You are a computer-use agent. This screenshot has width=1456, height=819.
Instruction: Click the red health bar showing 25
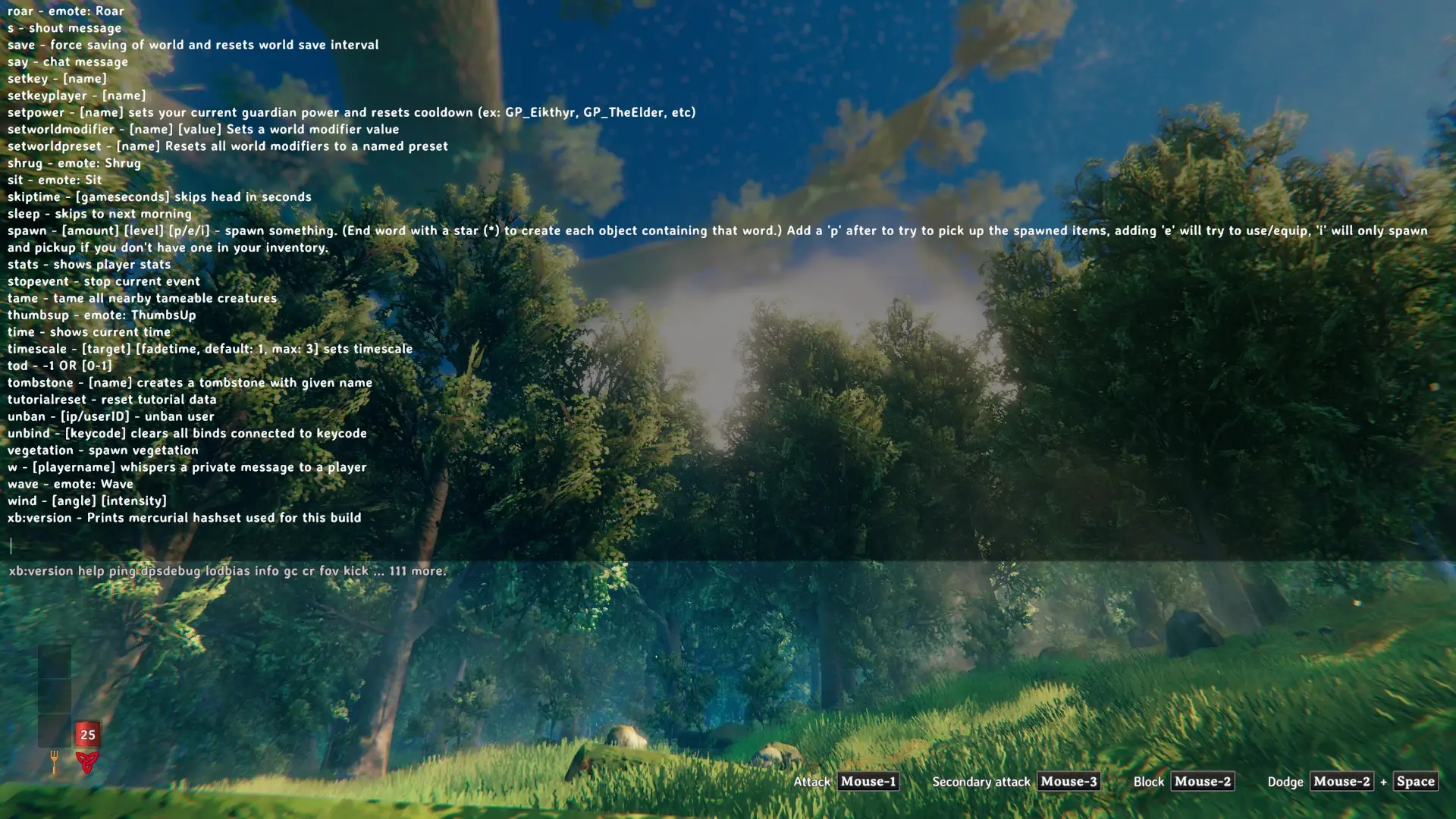87,734
